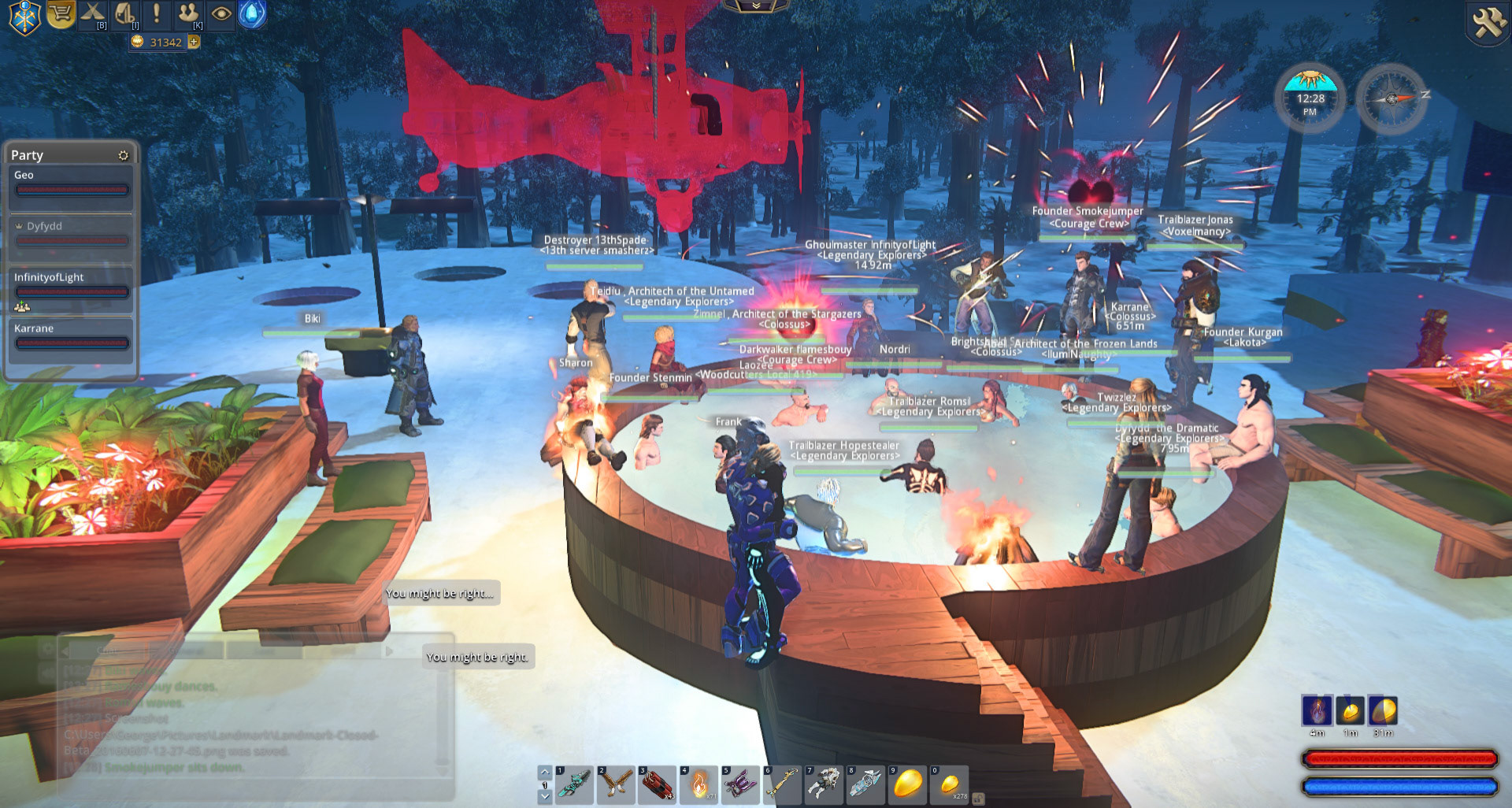Switch hotbar page with the up arrow
1512x808 pixels.
545,772
